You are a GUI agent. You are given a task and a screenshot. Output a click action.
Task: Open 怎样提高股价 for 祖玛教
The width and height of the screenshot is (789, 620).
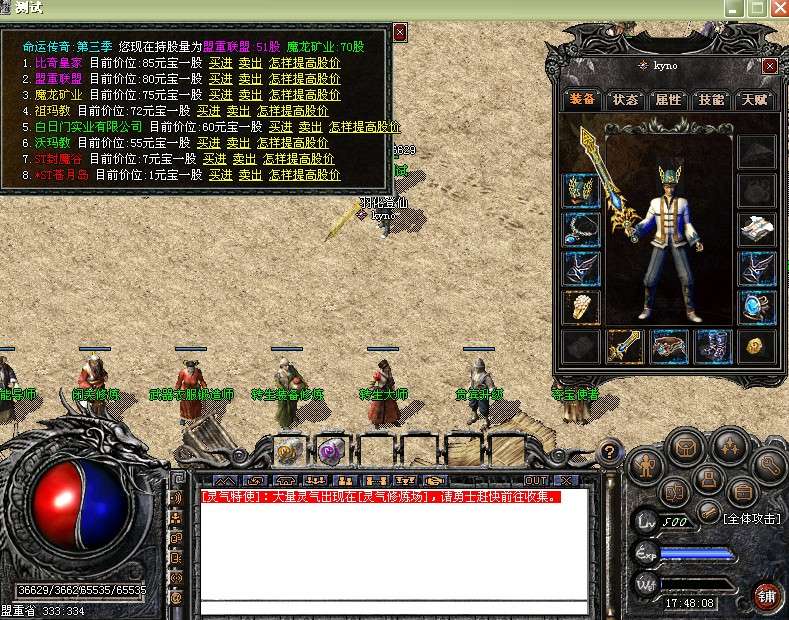coord(292,110)
